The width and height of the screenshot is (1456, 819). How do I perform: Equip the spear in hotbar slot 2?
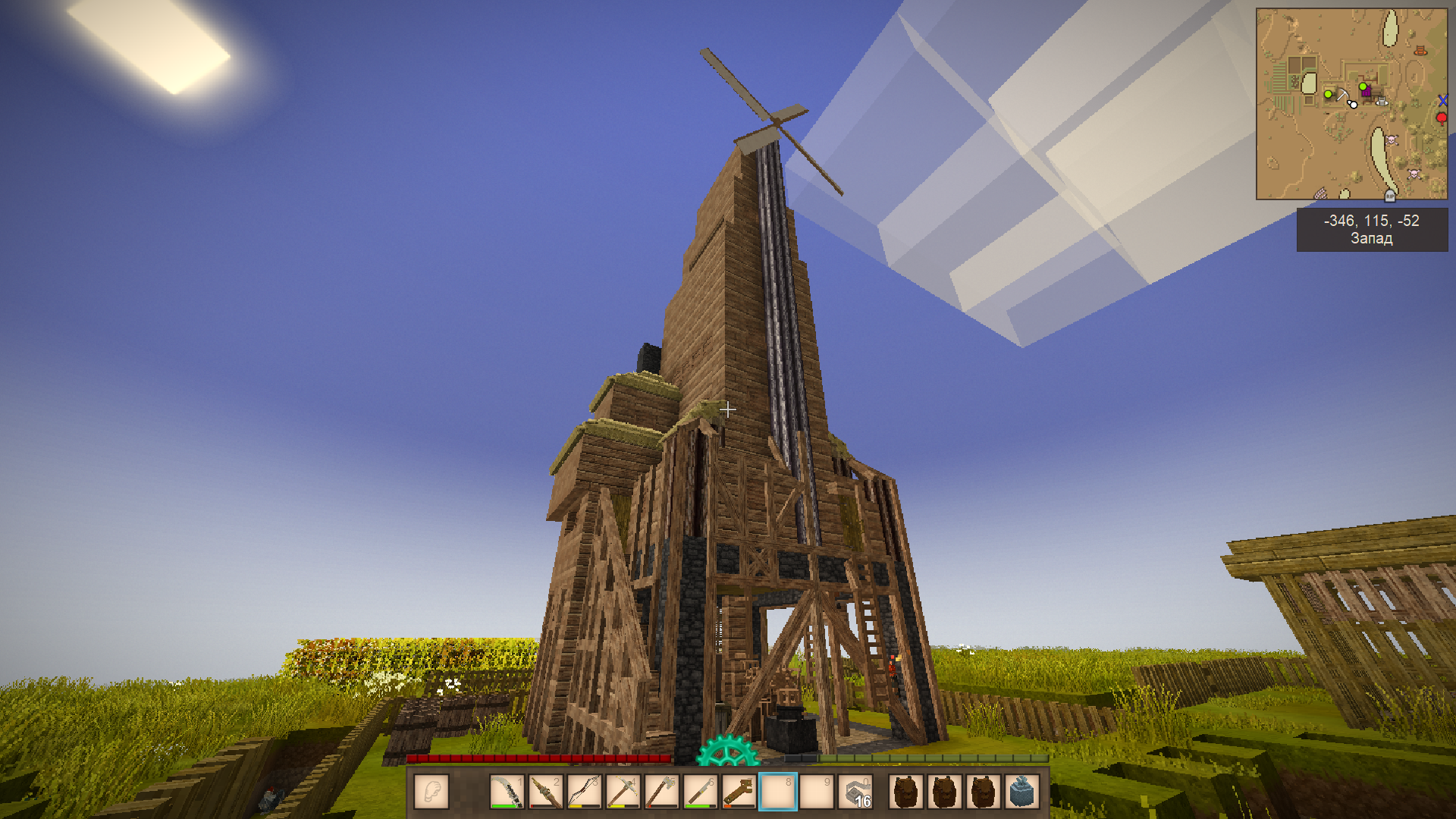[x=545, y=792]
